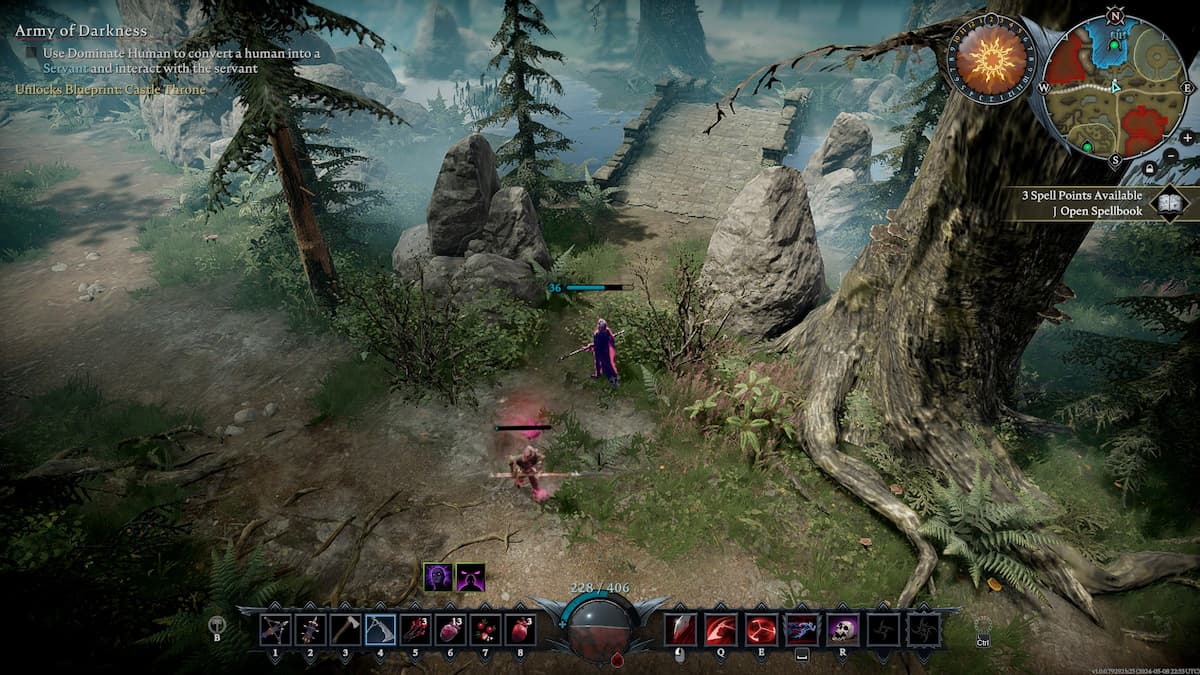Equip the axe in hotbar slot 3
Image resolution: width=1200 pixels, height=675 pixels.
pyautogui.click(x=345, y=629)
